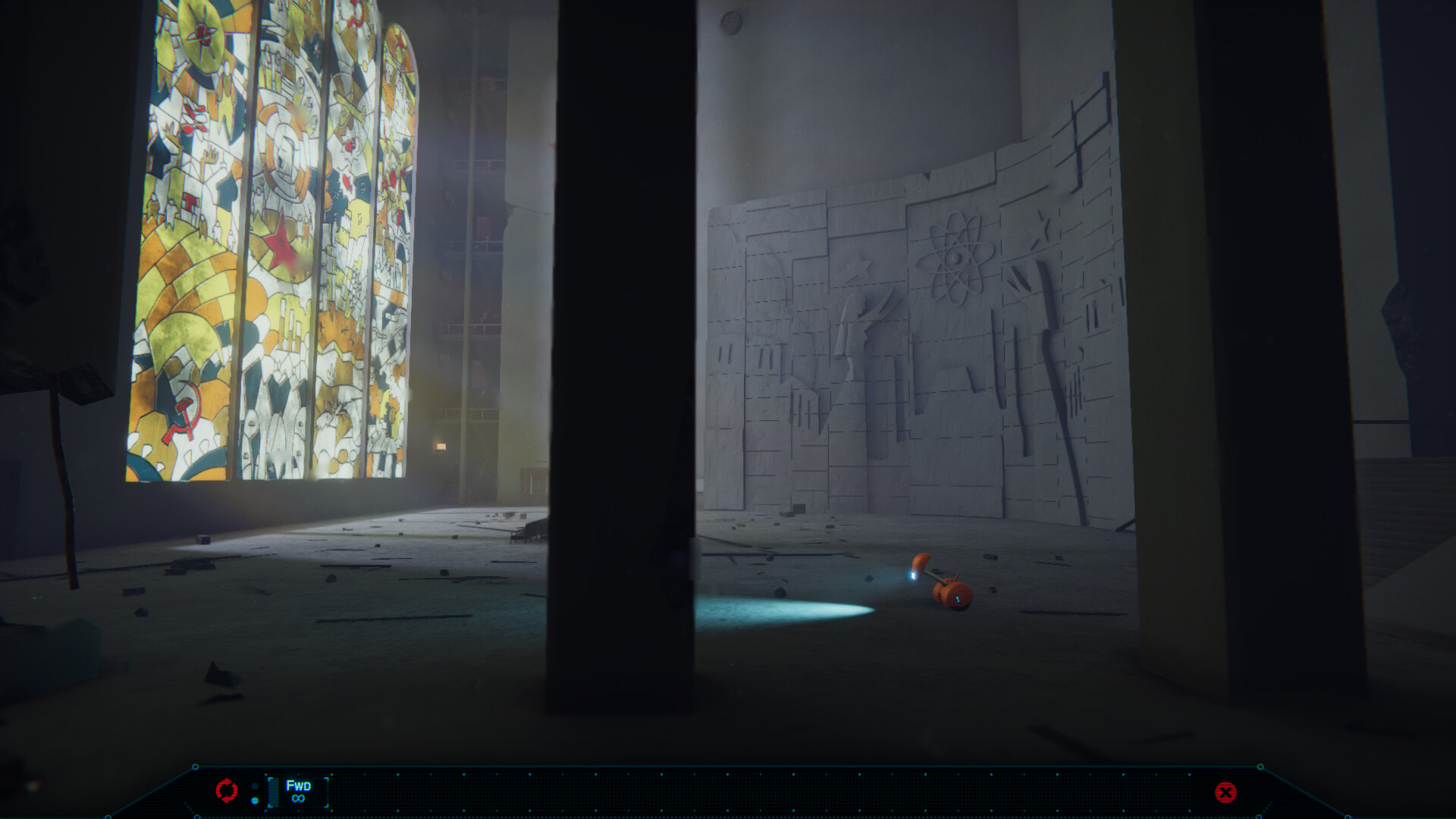This screenshot has width=1456, height=819.
Task: Toggle the robot's blue headlight
Action: (912, 575)
